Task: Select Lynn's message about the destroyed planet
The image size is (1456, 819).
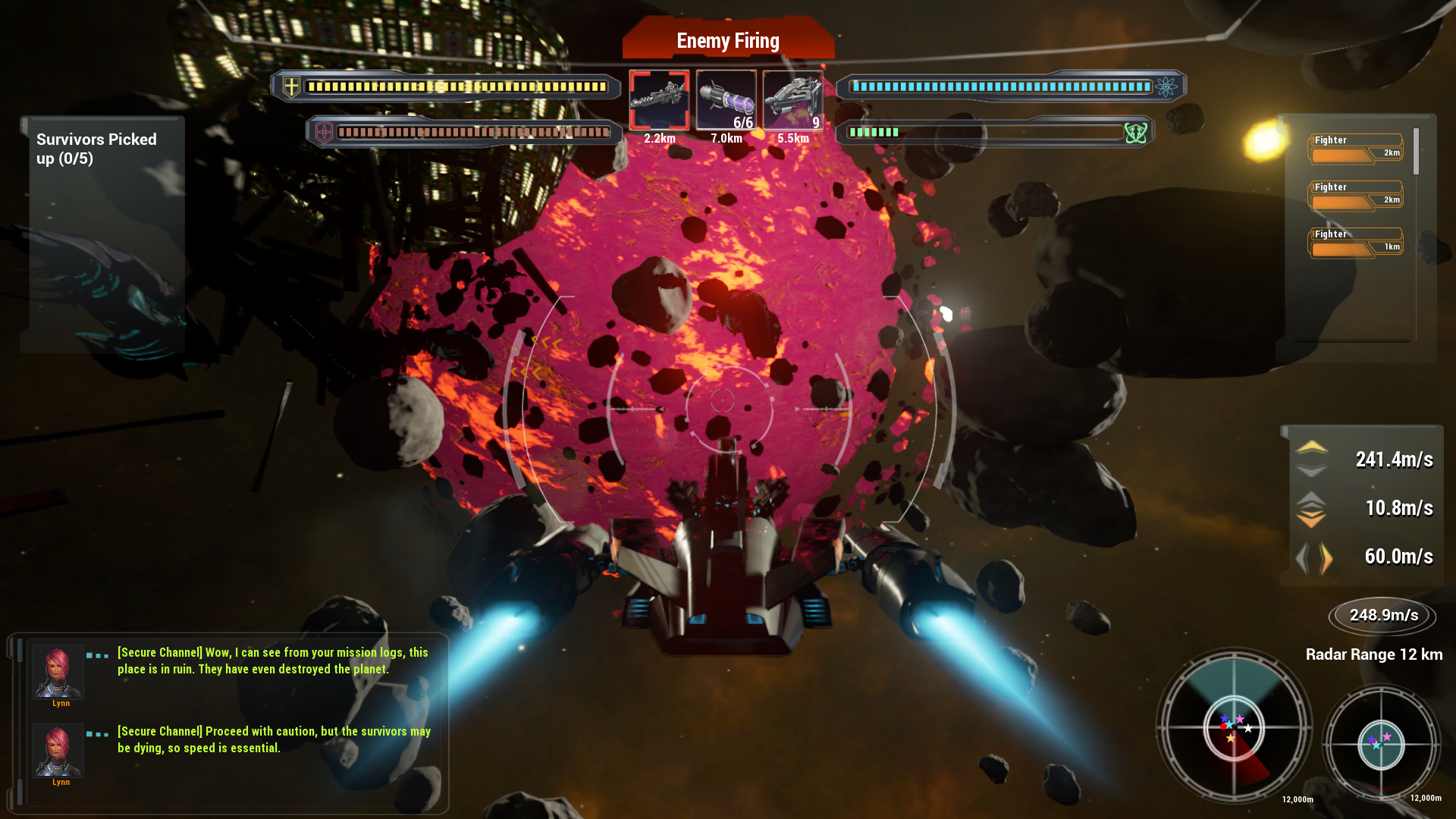Action: pyautogui.click(x=272, y=661)
